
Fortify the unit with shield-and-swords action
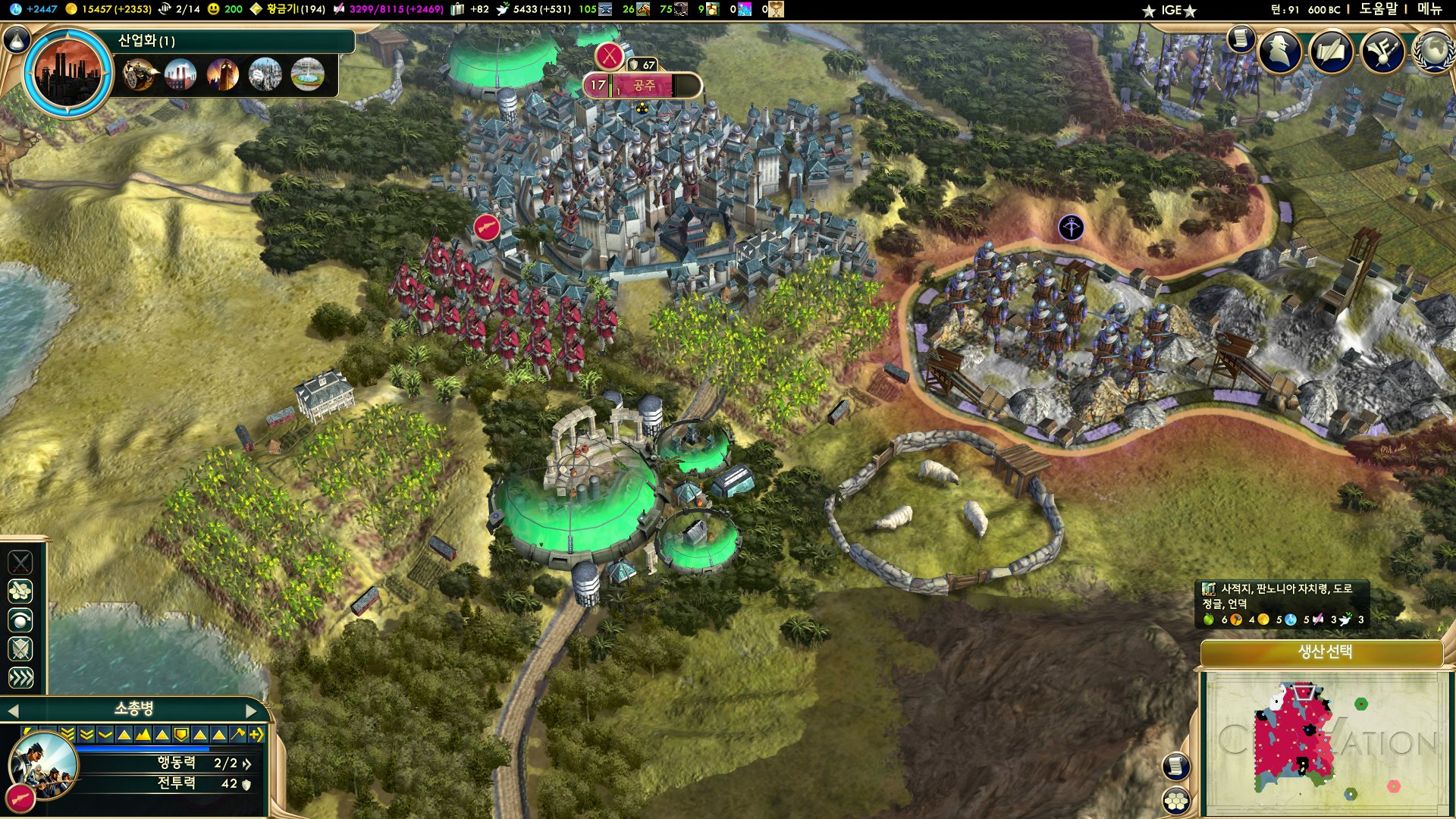point(20,649)
